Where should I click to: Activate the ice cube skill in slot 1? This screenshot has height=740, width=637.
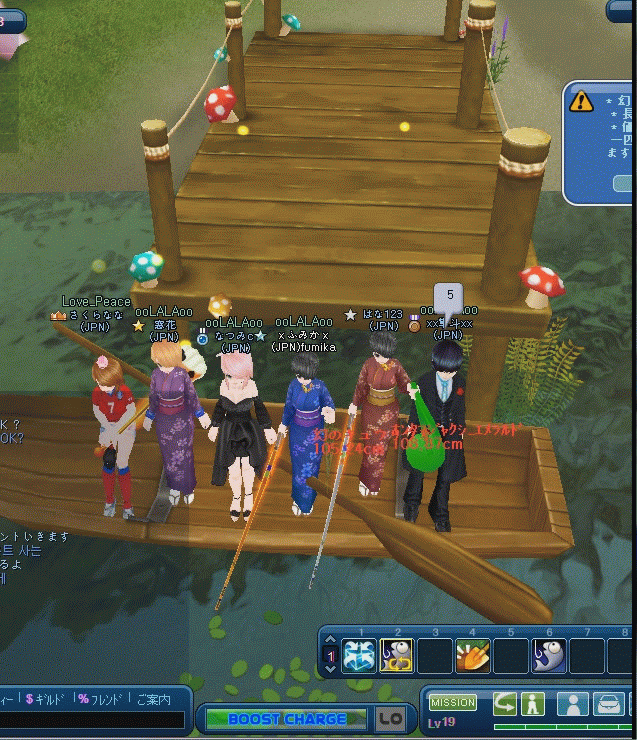pyautogui.click(x=359, y=656)
